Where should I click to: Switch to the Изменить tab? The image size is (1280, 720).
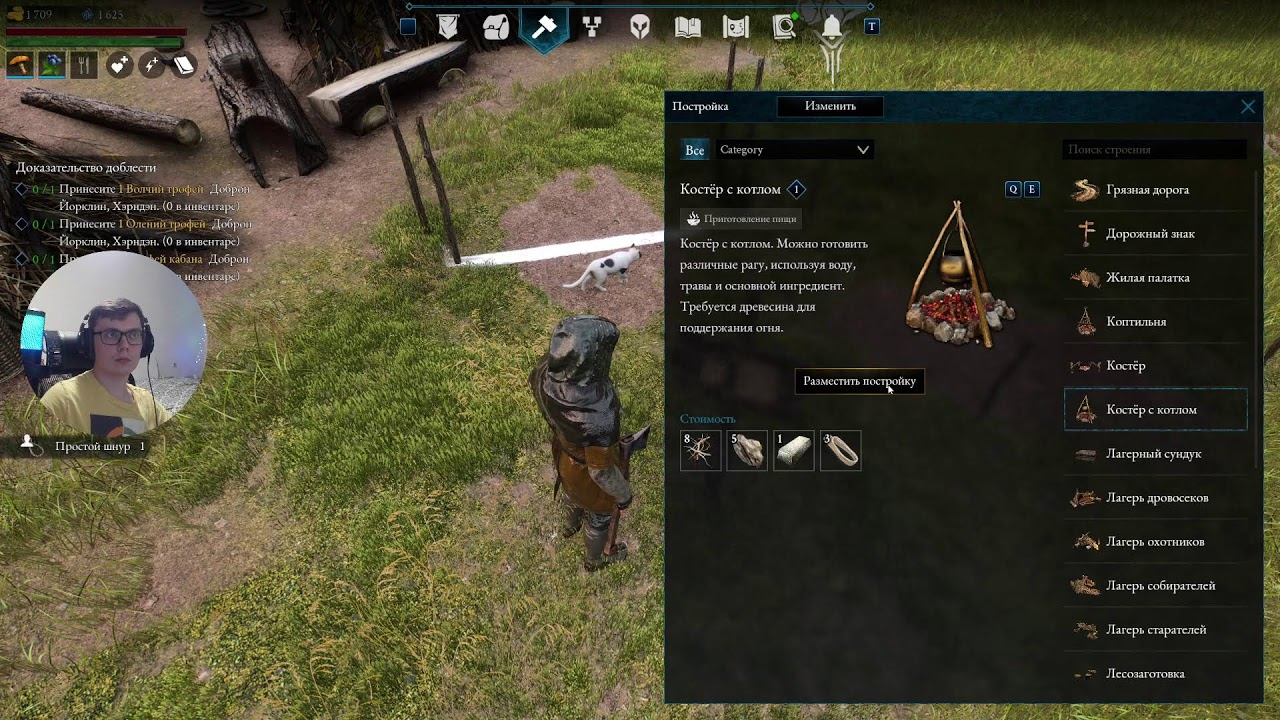click(830, 106)
